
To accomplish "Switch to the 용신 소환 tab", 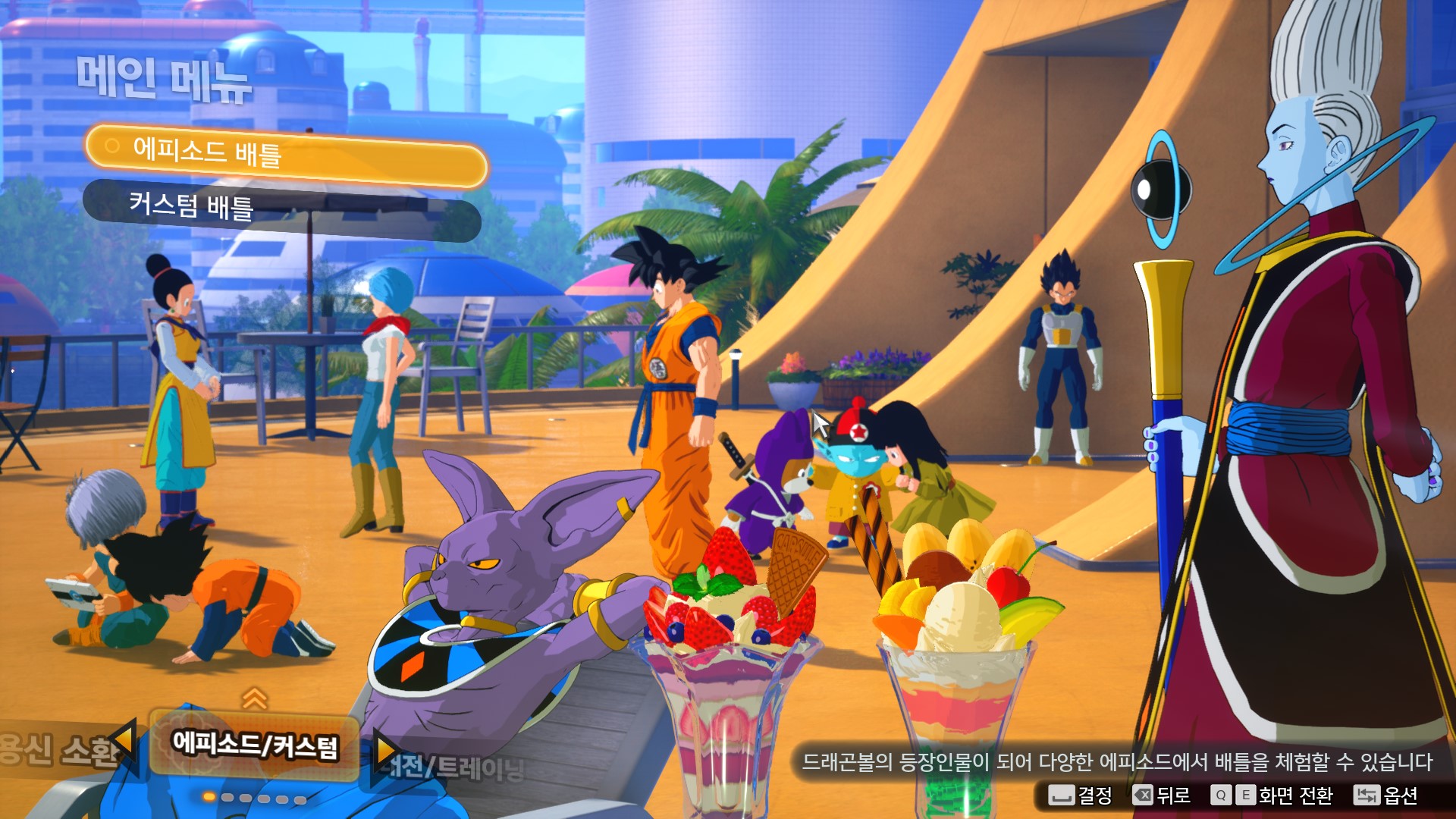I will pyautogui.click(x=57, y=749).
